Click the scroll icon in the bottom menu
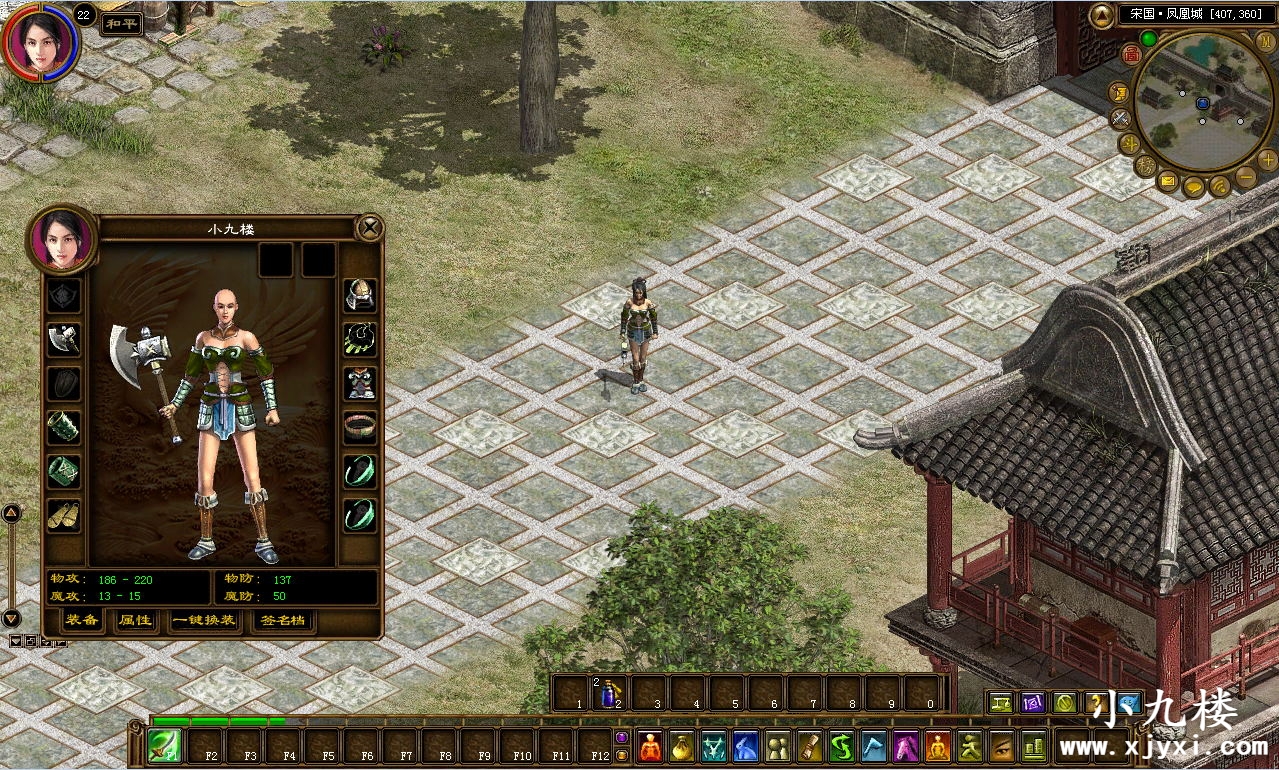The image size is (1279, 770). click(808, 746)
